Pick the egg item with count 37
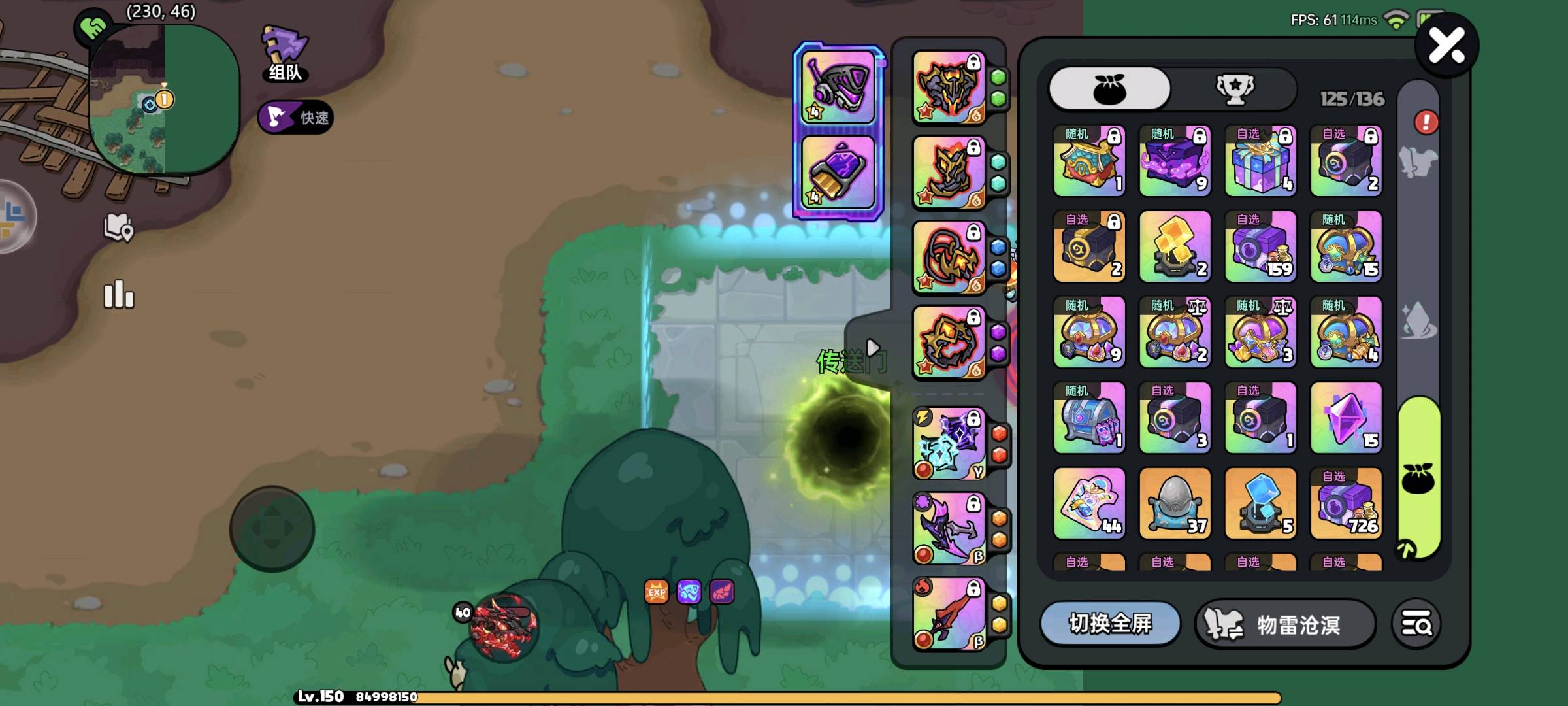1568x706 pixels. pos(1175,503)
